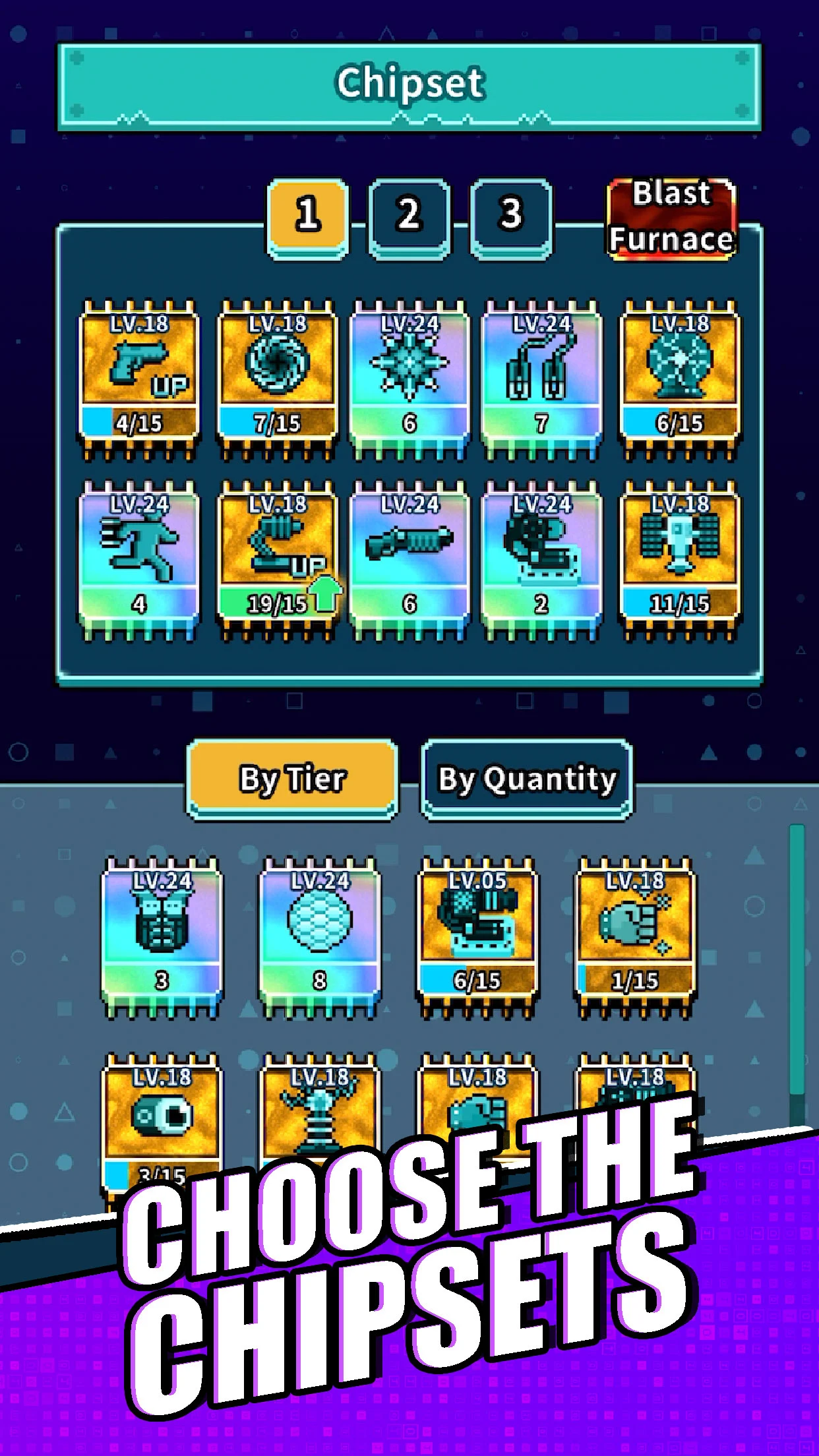Select the fist punch chip at 1/15
The image size is (819, 1456).
coord(635,935)
